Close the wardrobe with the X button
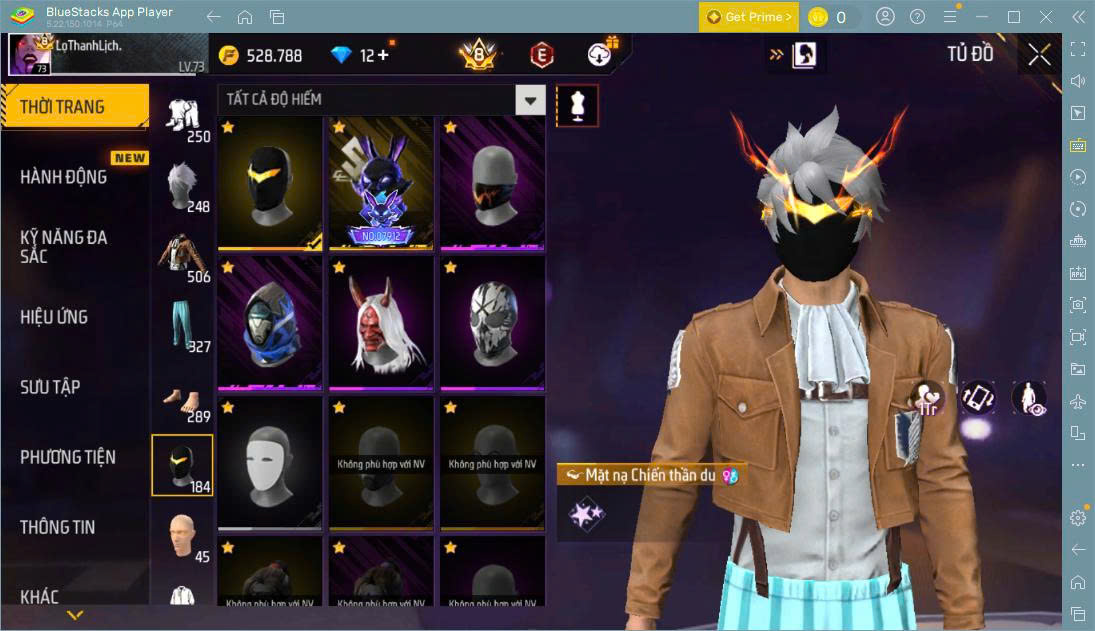Viewport: 1095px width, 631px height. [x=1039, y=55]
